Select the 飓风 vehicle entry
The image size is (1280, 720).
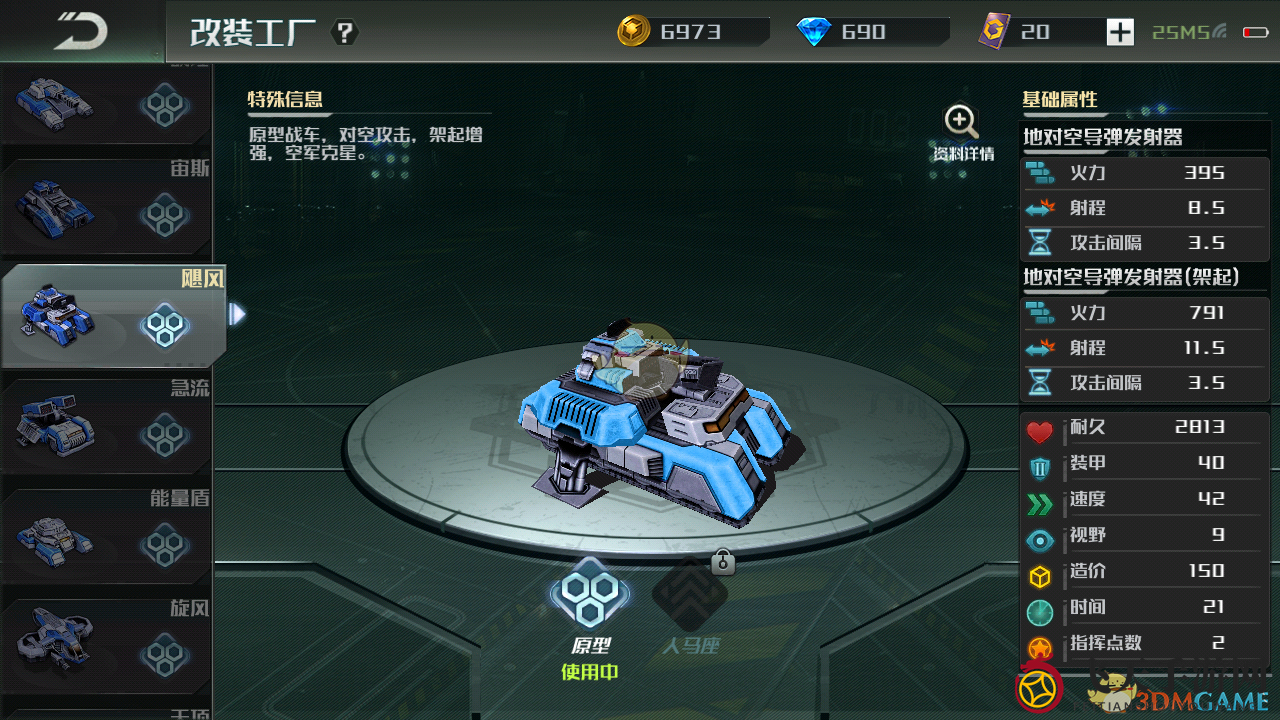(110, 318)
